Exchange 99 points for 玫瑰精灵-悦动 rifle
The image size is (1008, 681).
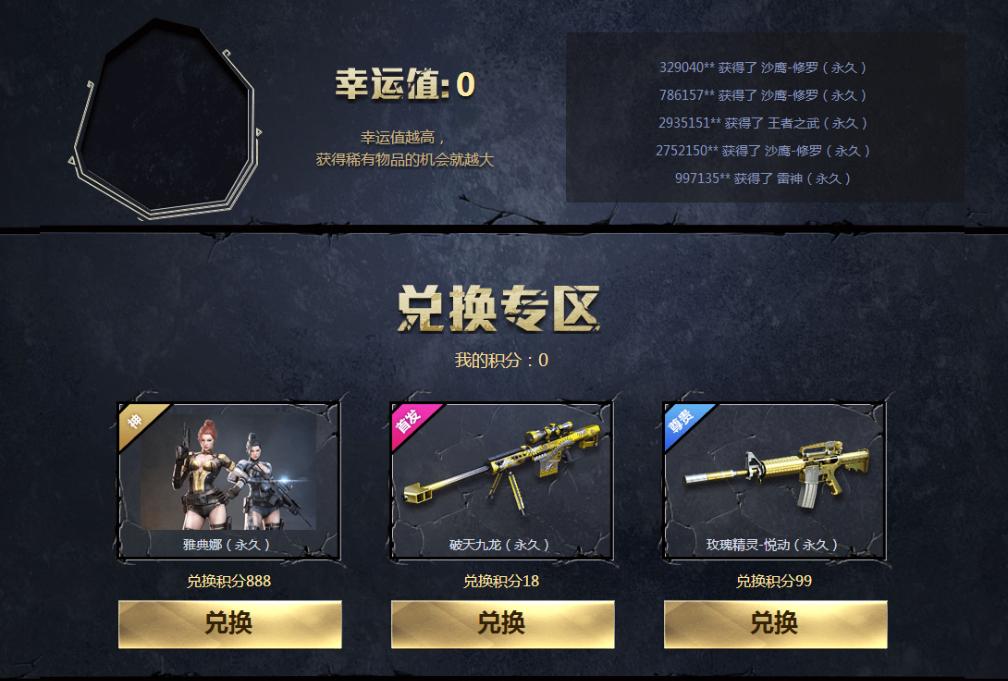tap(775, 624)
